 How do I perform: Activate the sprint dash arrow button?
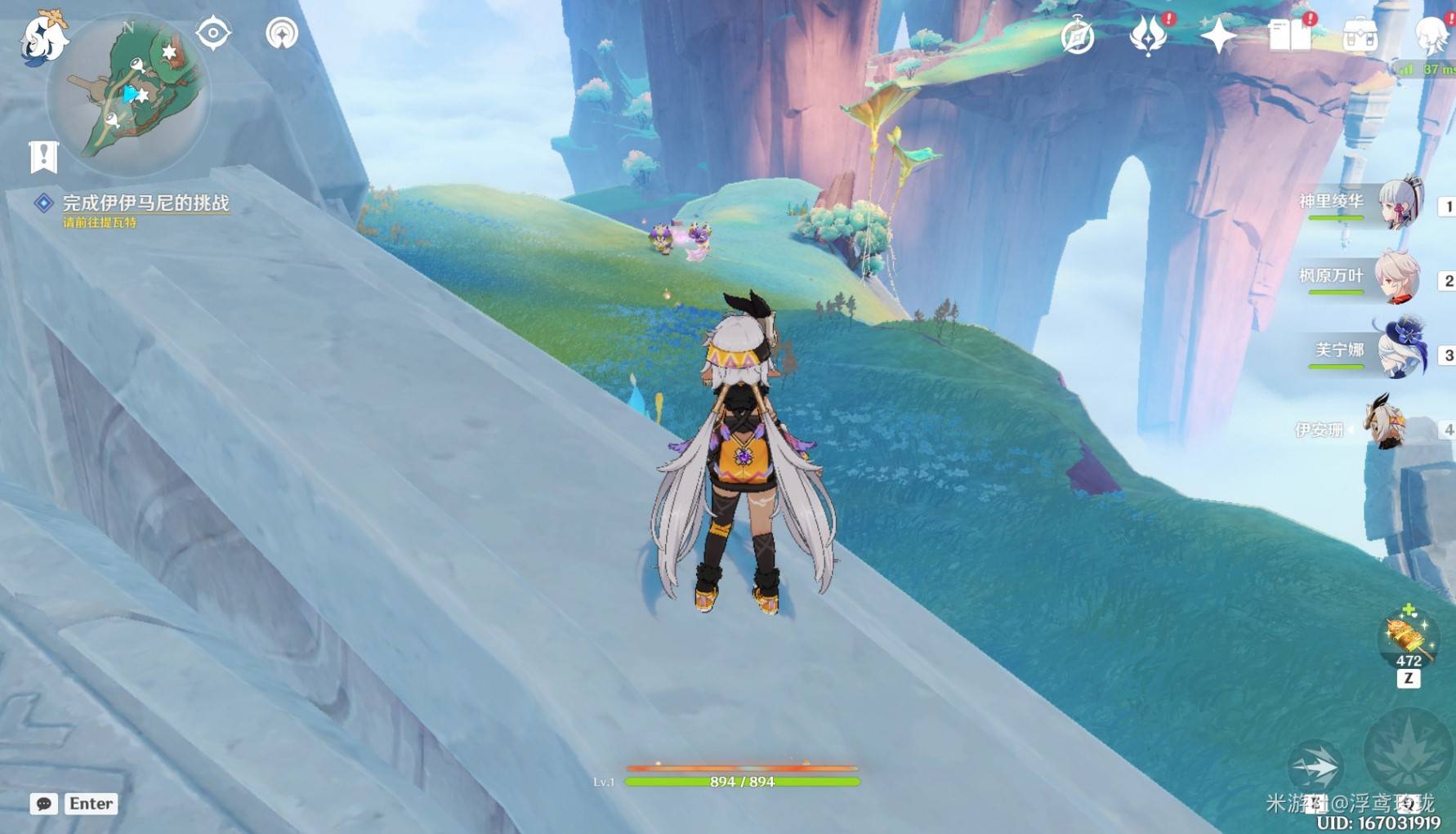pyautogui.click(x=1315, y=767)
